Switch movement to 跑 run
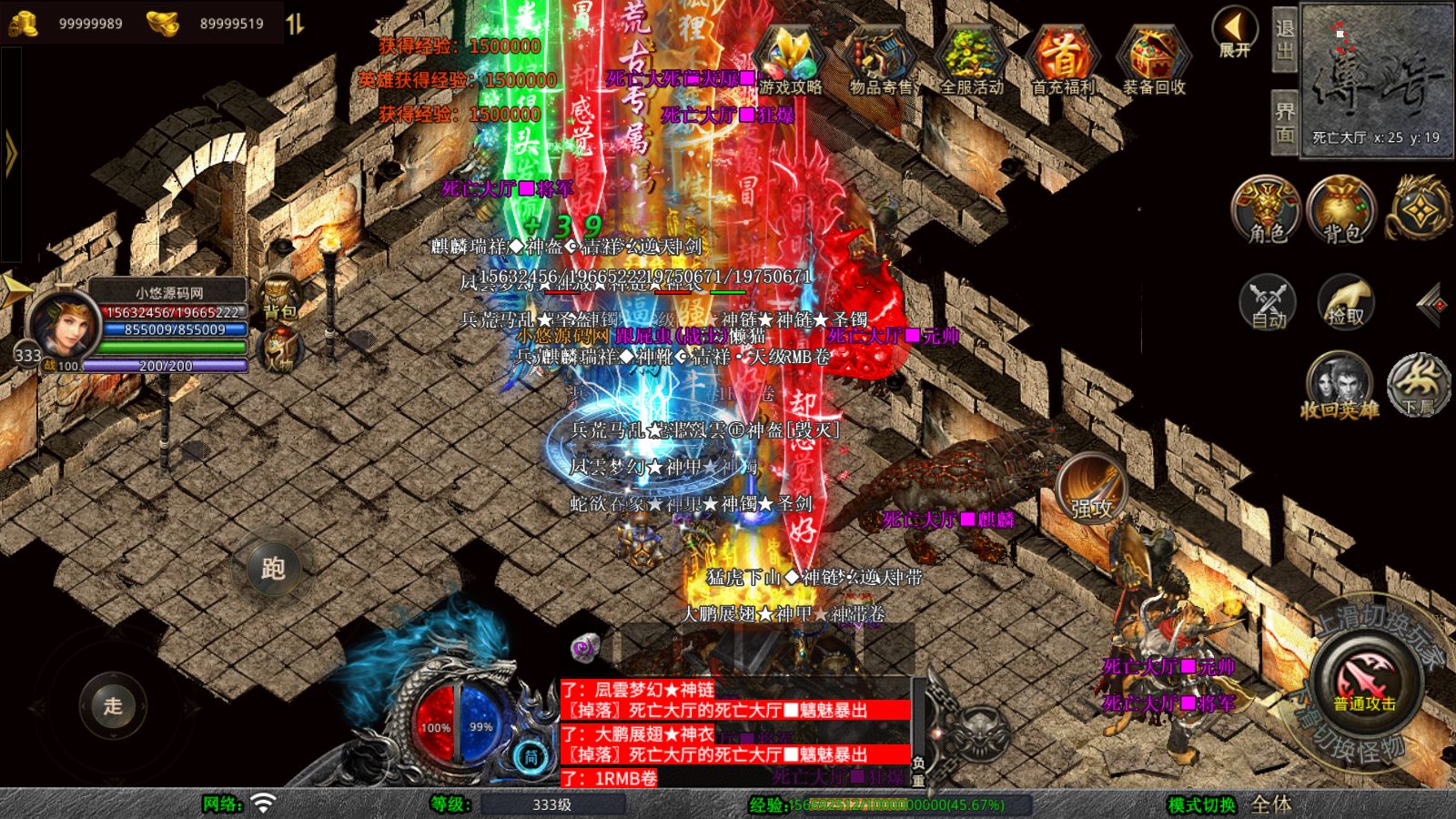Viewport: 1456px width, 819px height. coord(273,568)
